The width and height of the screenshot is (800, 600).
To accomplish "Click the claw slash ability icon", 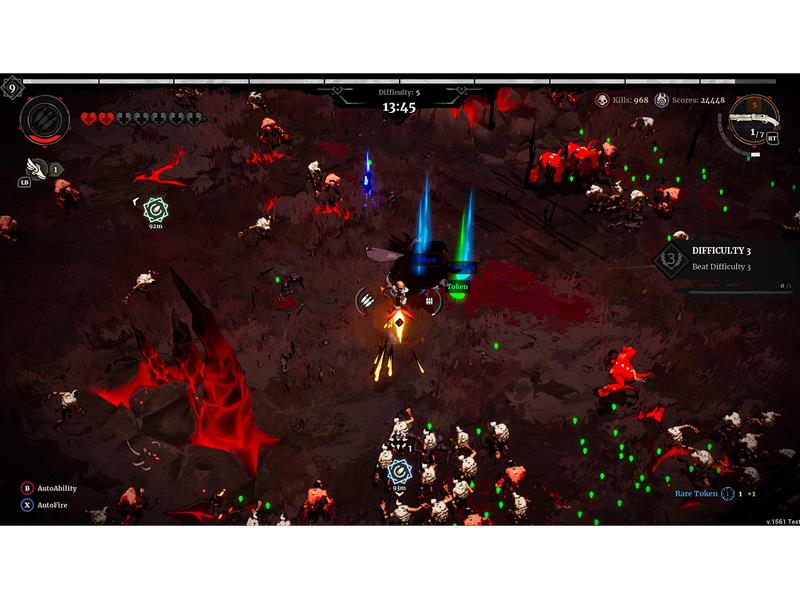I will coord(44,120).
